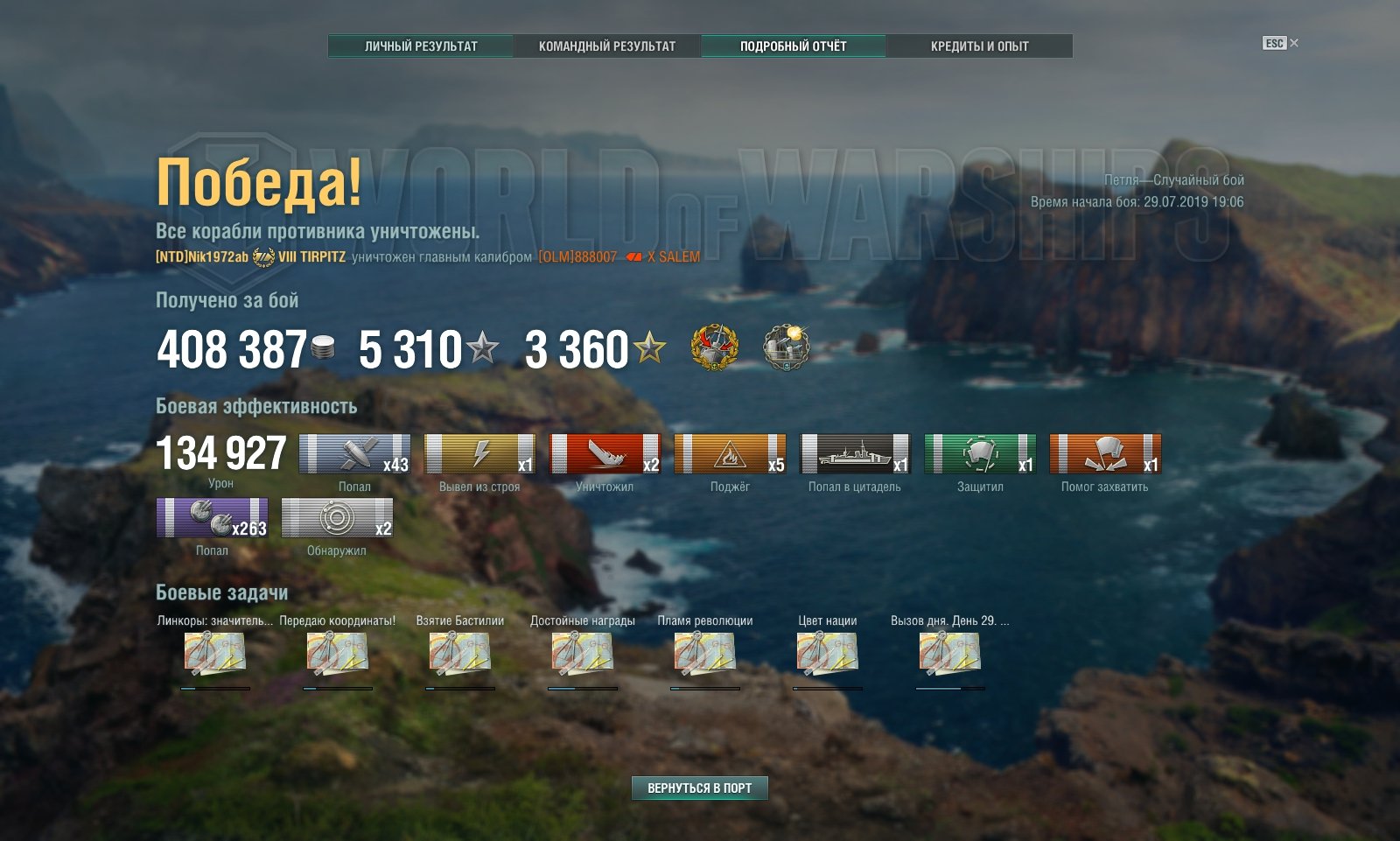
Task: Show the КРЕДИТЫ И ОПЫТ tab
Action: pos(979,46)
